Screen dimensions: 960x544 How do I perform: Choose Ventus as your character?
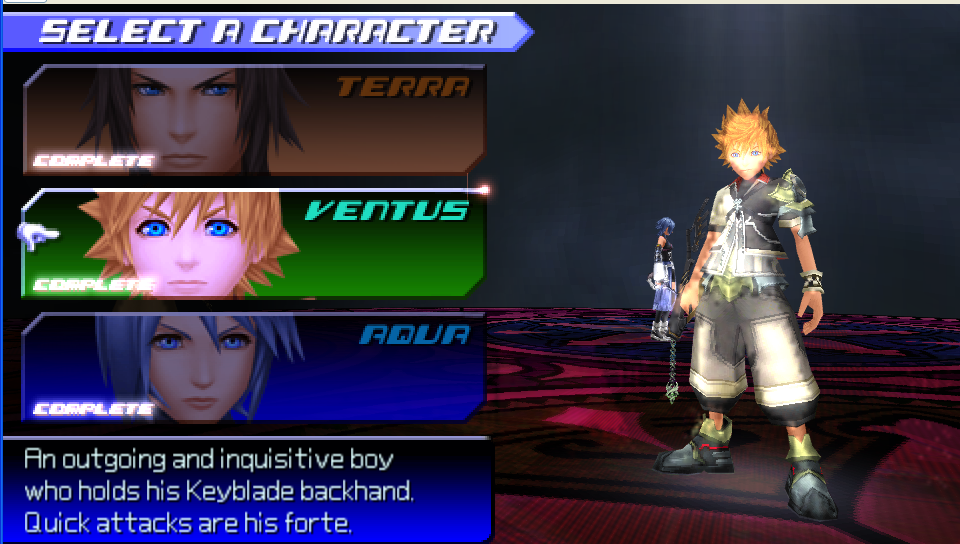pyautogui.click(x=255, y=244)
